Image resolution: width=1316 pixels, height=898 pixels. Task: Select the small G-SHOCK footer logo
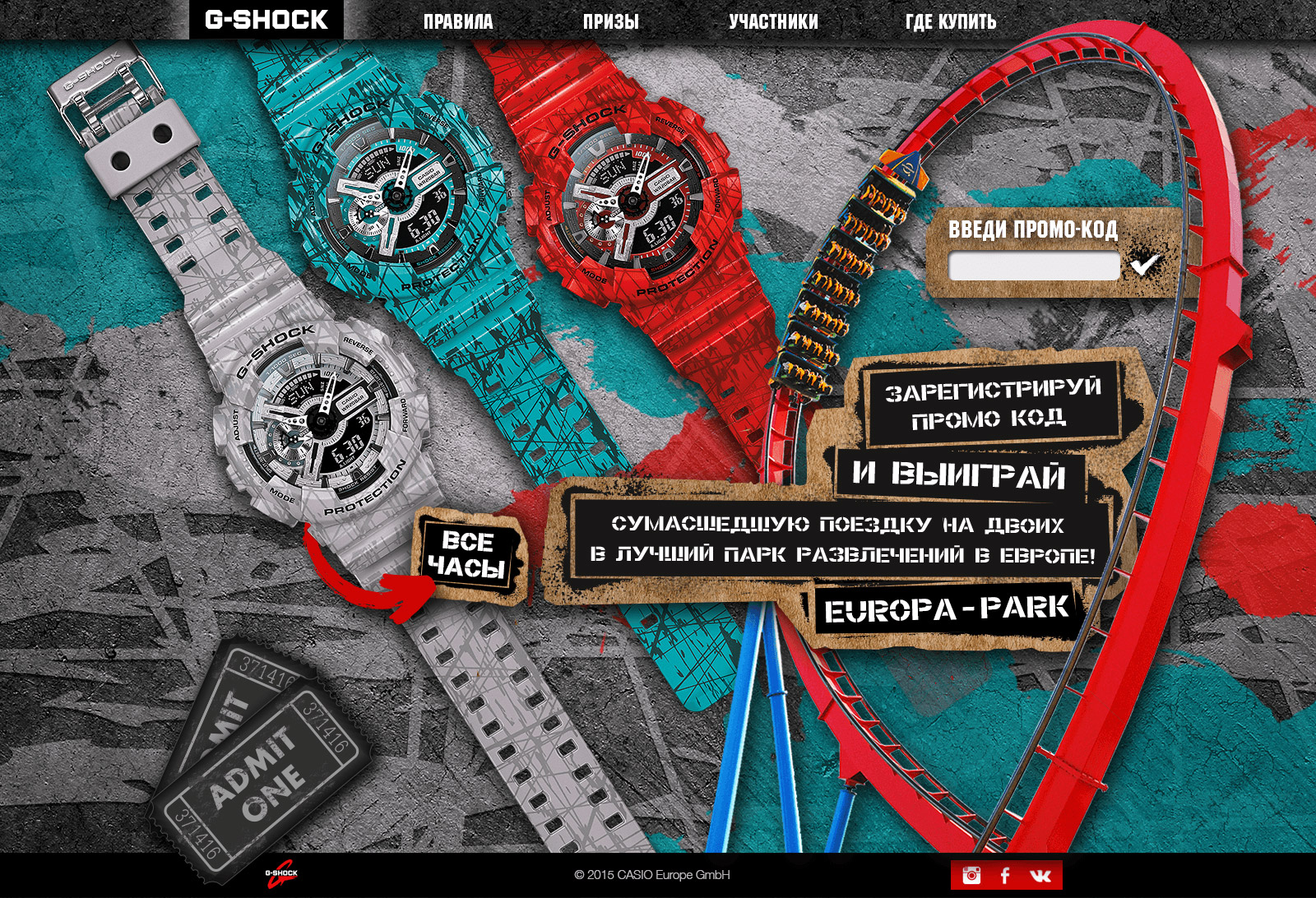[x=280, y=876]
